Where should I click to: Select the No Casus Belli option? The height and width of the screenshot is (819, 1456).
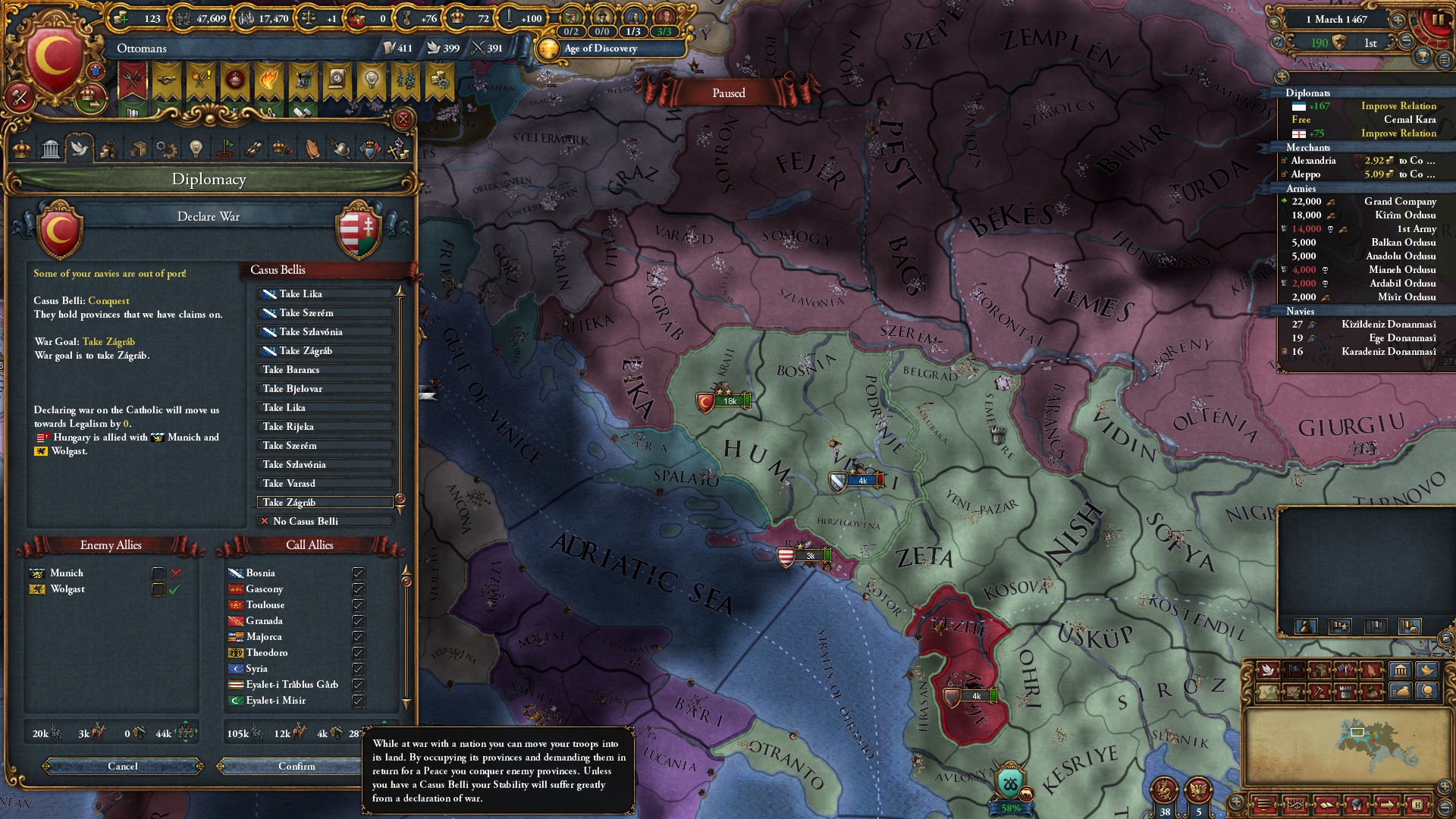point(325,522)
